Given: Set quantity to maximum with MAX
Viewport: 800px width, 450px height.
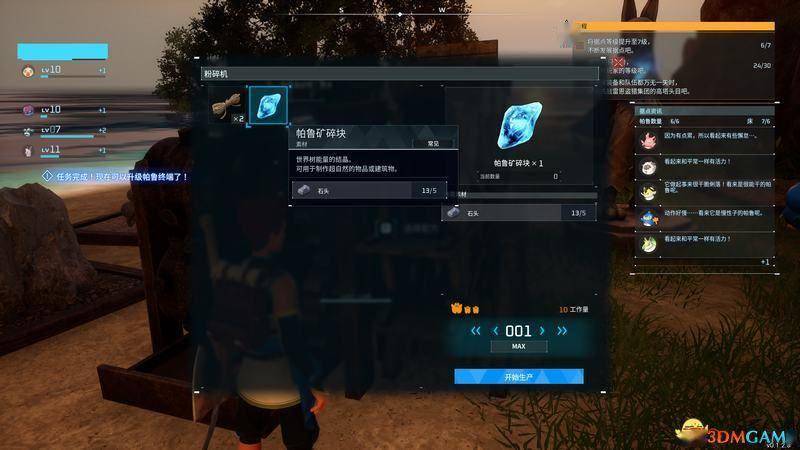Looking at the screenshot, I should pyautogui.click(x=518, y=347).
